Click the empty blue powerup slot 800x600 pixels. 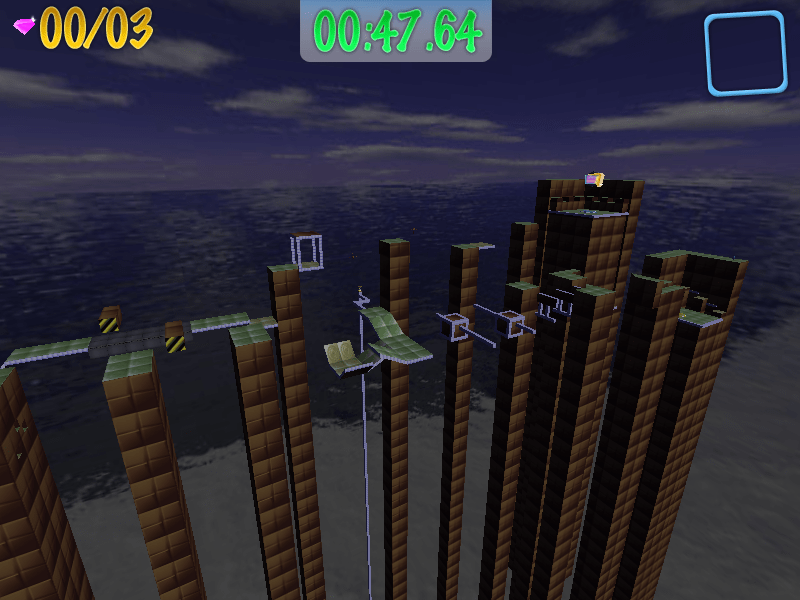(745, 53)
